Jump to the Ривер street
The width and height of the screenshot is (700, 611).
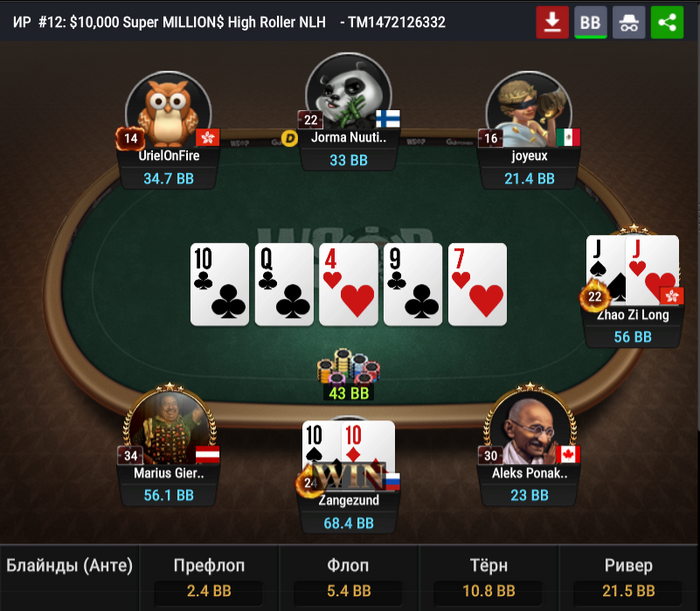pos(628,578)
